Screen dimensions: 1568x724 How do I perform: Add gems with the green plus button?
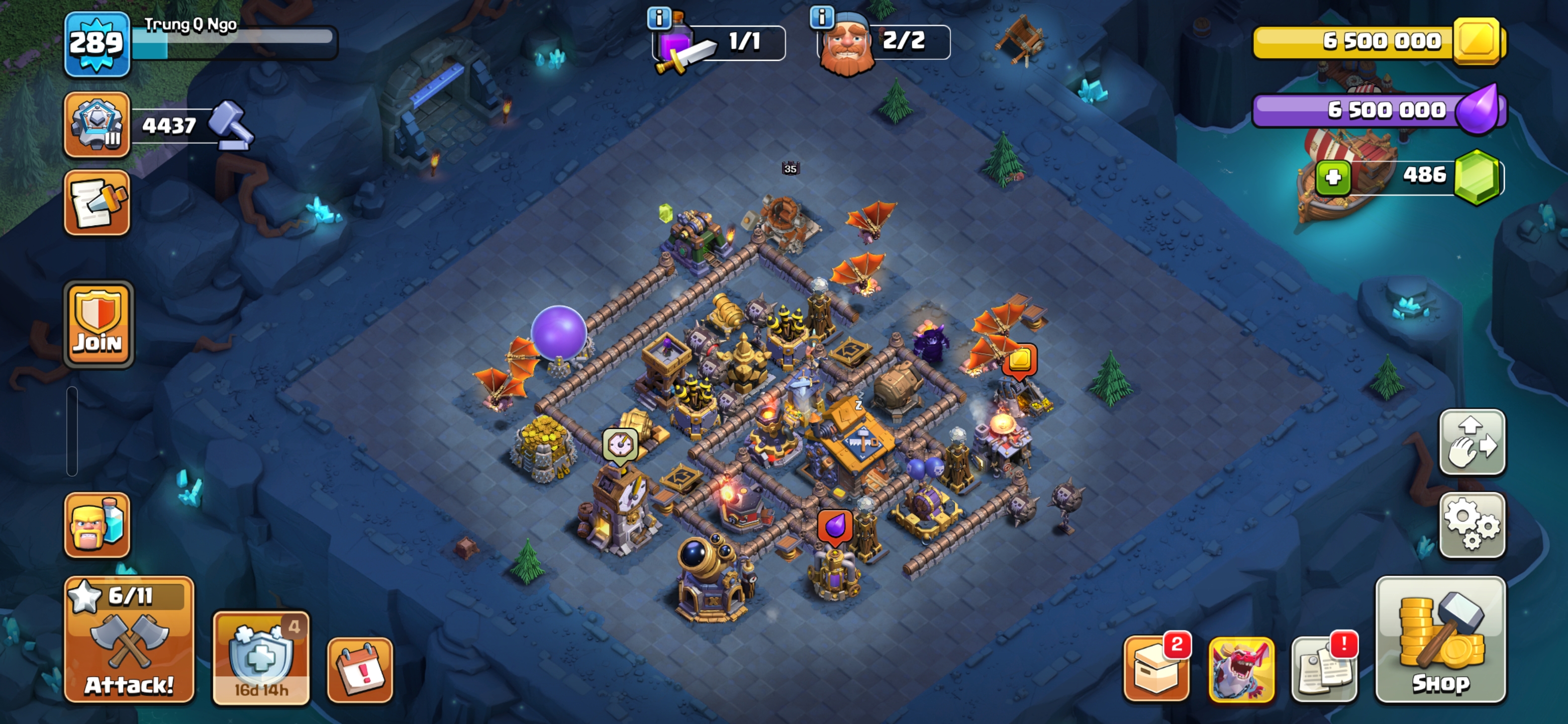click(x=1333, y=177)
